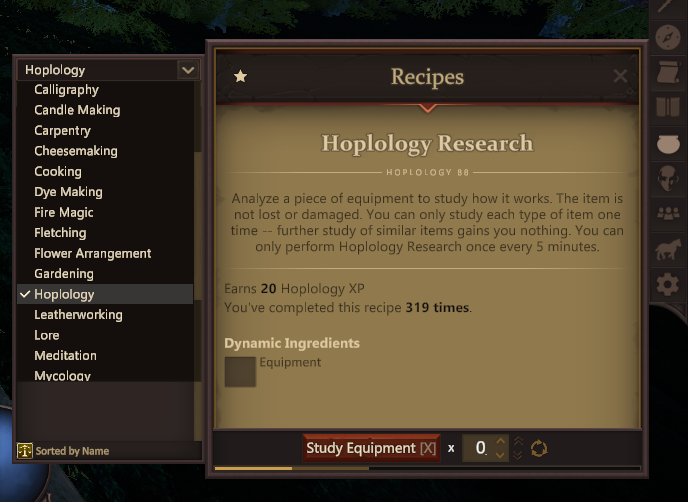This screenshot has width=688, height=502.
Task: Click the Study Equipment button
Action: [371, 448]
